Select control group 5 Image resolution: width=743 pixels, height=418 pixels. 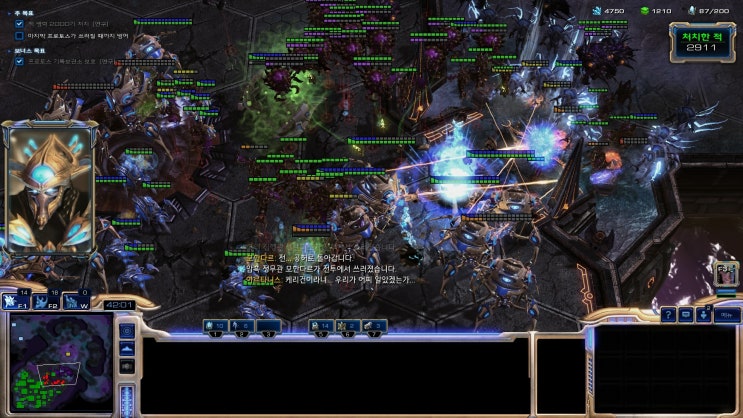click(x=322, y=327)
